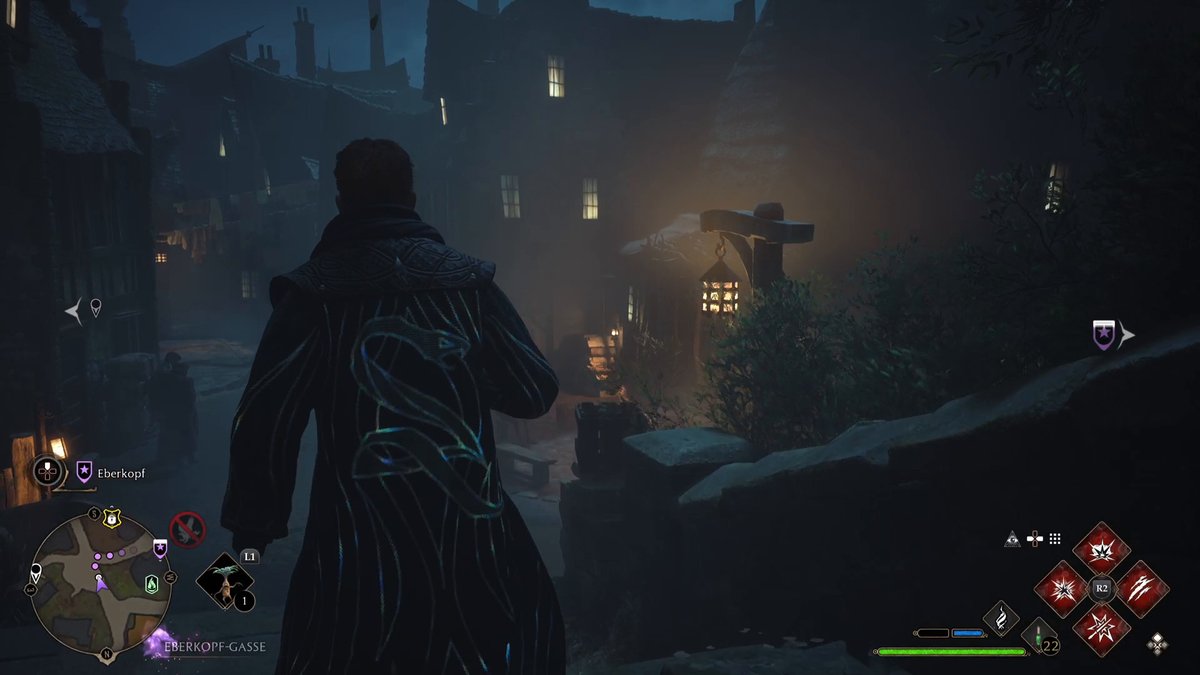Cast the top red burst spell
This screenshot has height=675, width=1200.
[x=1101, y=549]
